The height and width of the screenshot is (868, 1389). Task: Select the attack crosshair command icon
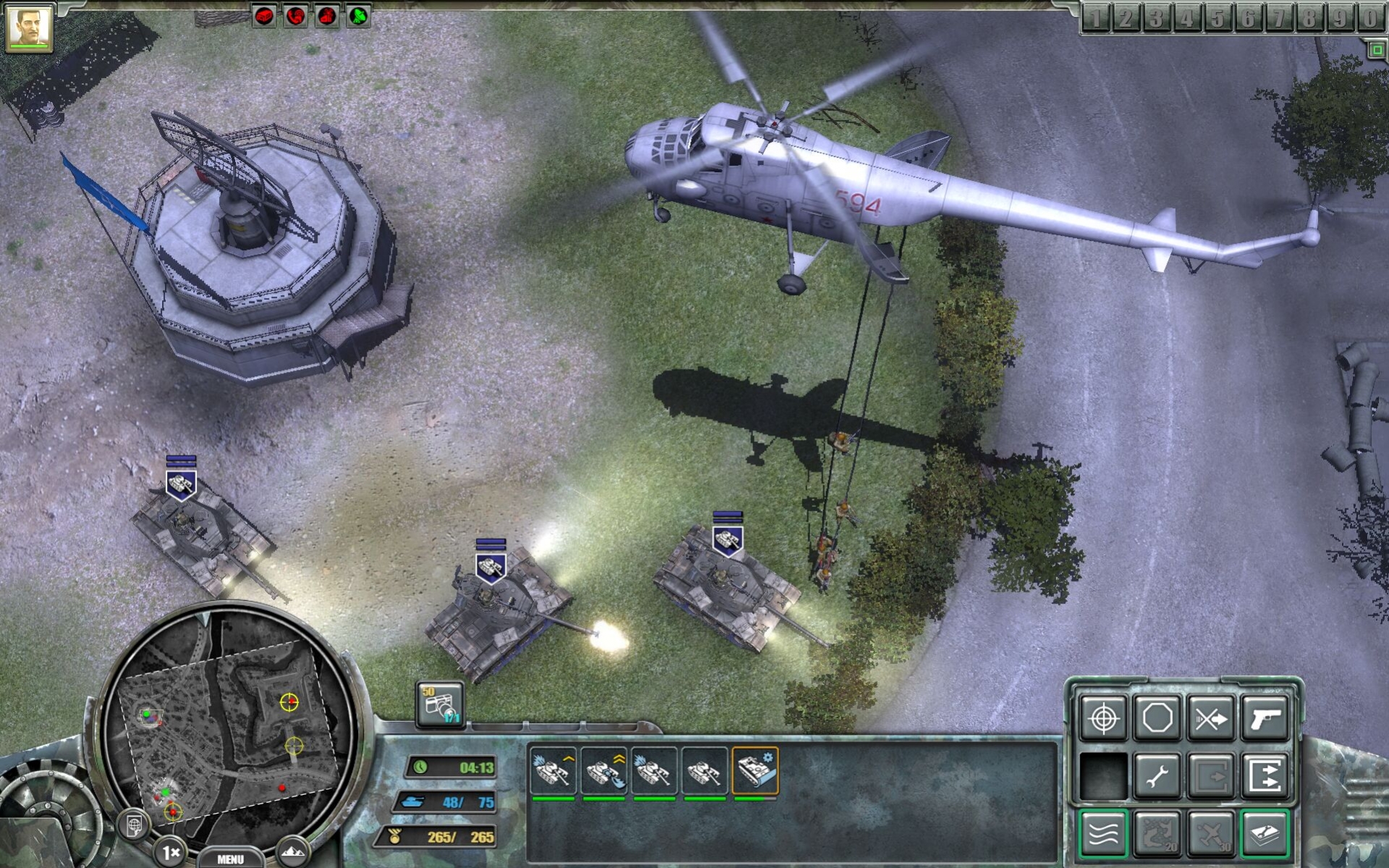(1104, 717)
